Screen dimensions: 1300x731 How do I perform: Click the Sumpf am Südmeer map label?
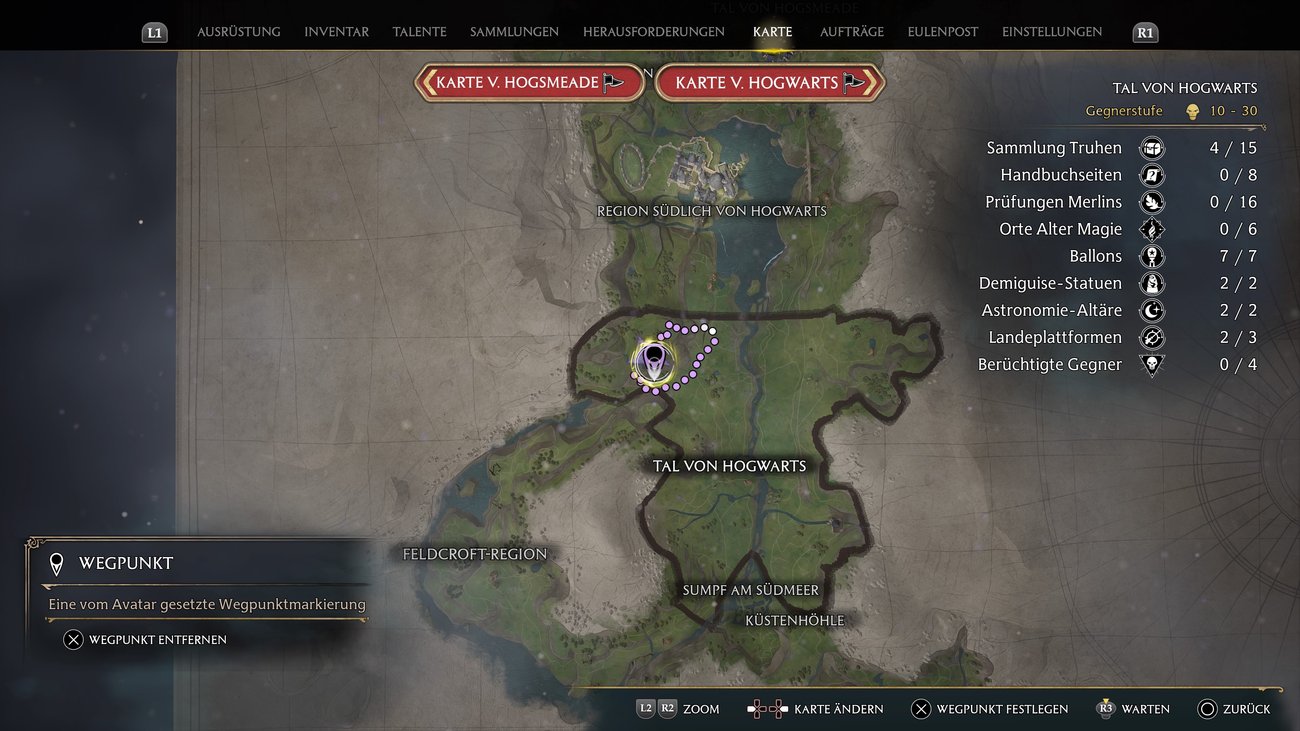751,590
